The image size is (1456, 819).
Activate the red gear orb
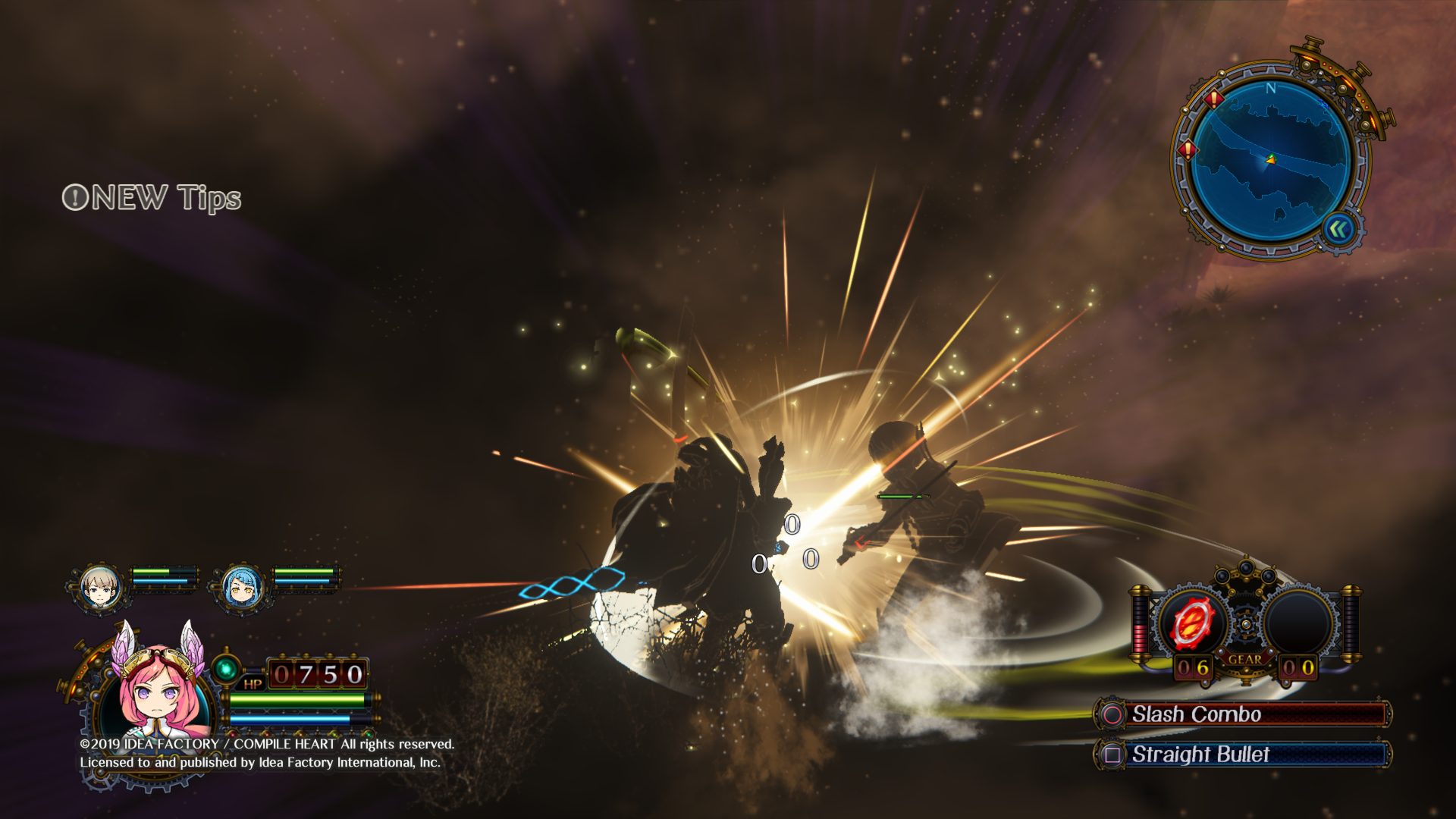click(x=1190, y=623)
